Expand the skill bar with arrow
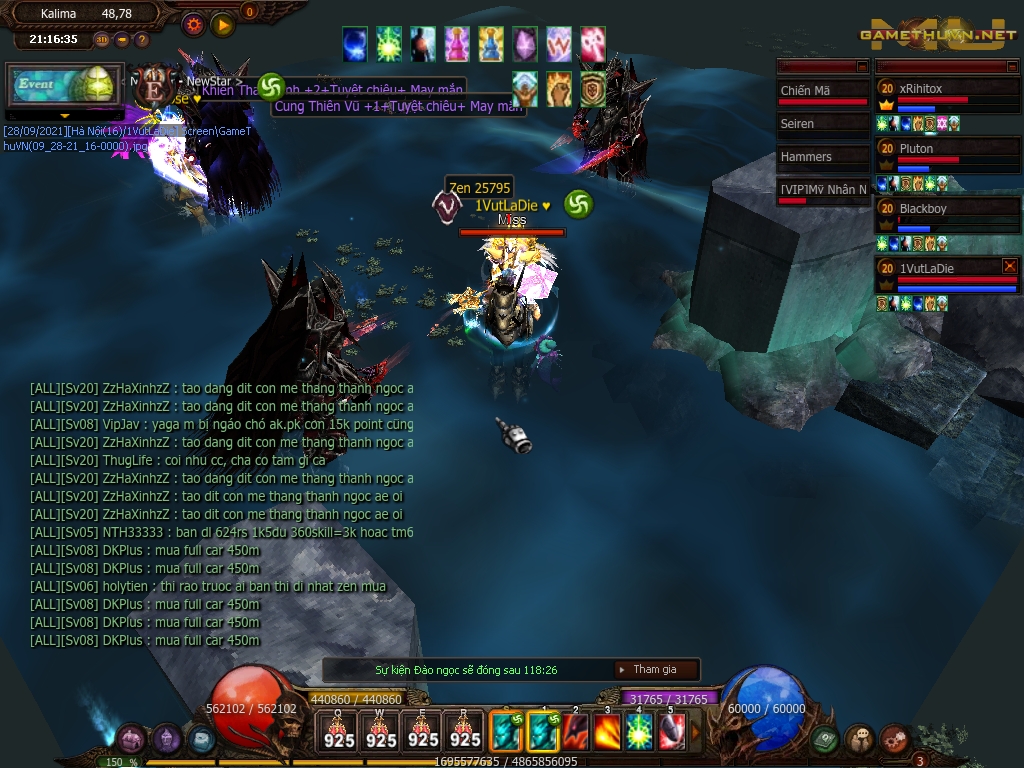The width and height of the screenshot is (1024, 768). [x=697, y=732]
